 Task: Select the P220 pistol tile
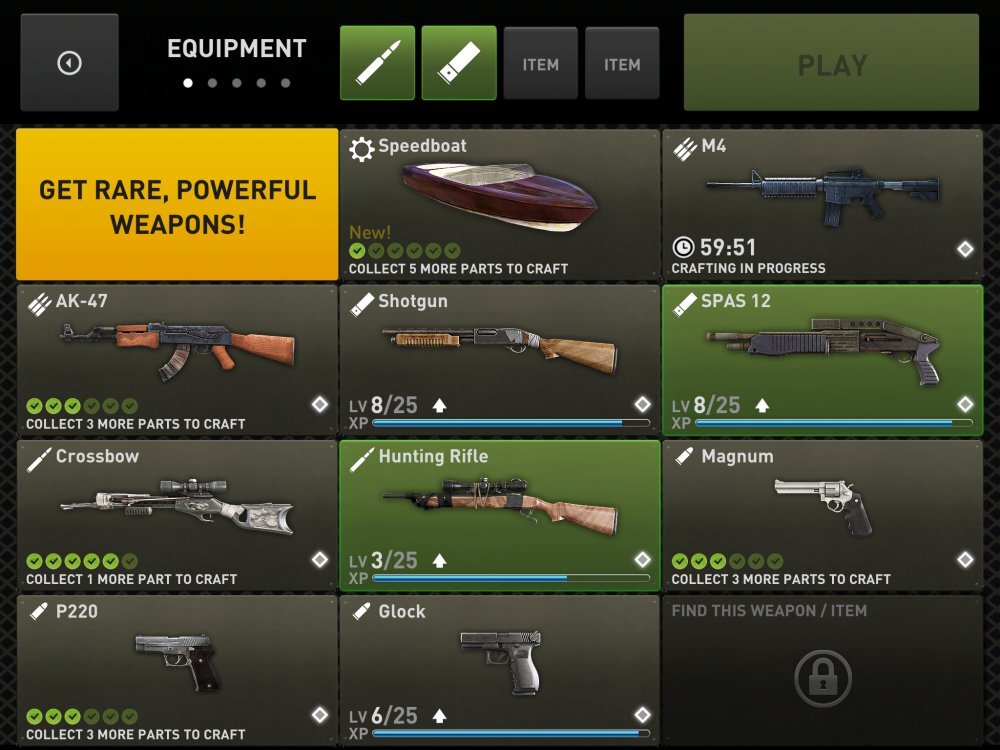coord(177,670)
